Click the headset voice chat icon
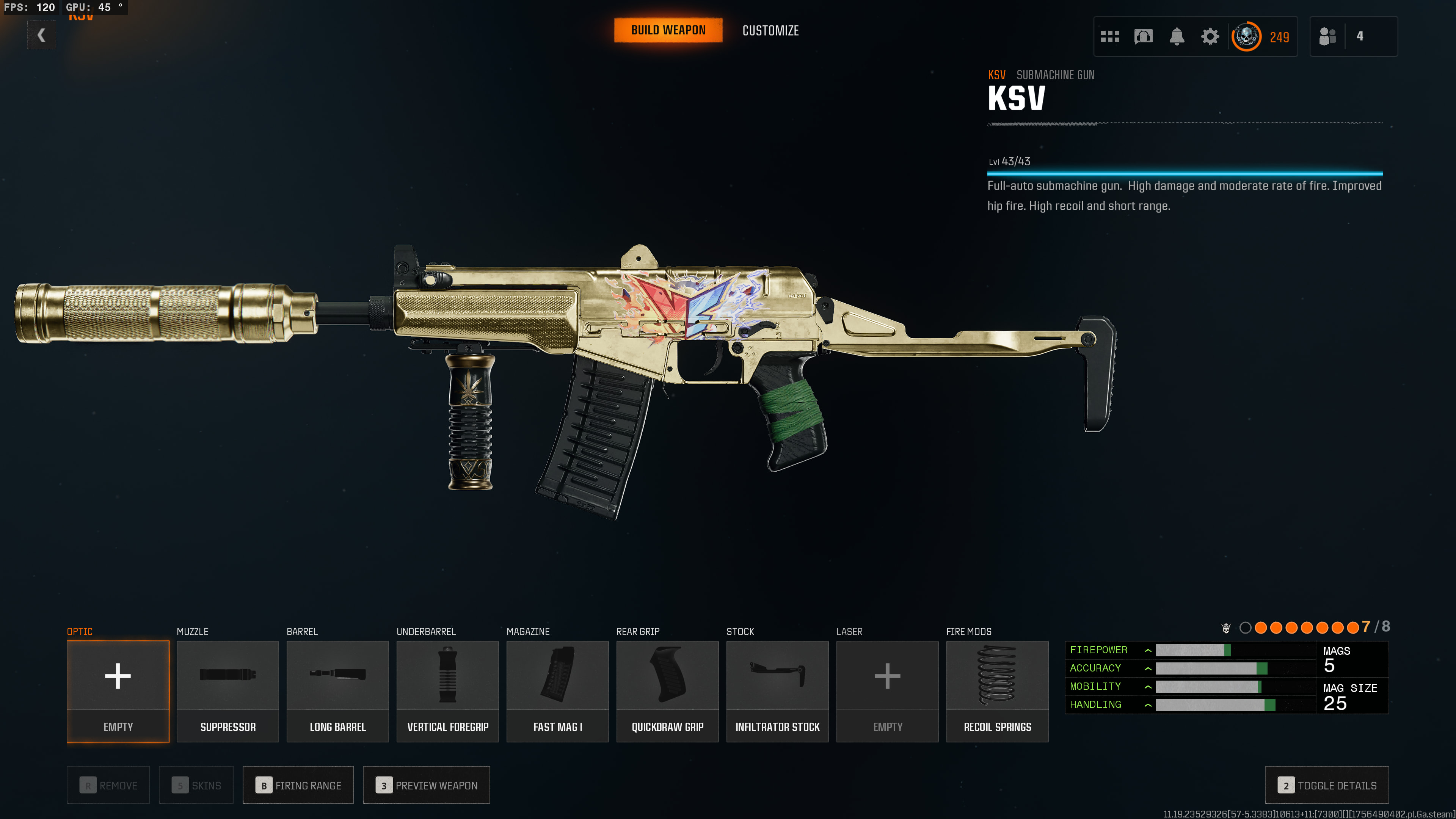The image size is (1456, 819). [1143, 37]
